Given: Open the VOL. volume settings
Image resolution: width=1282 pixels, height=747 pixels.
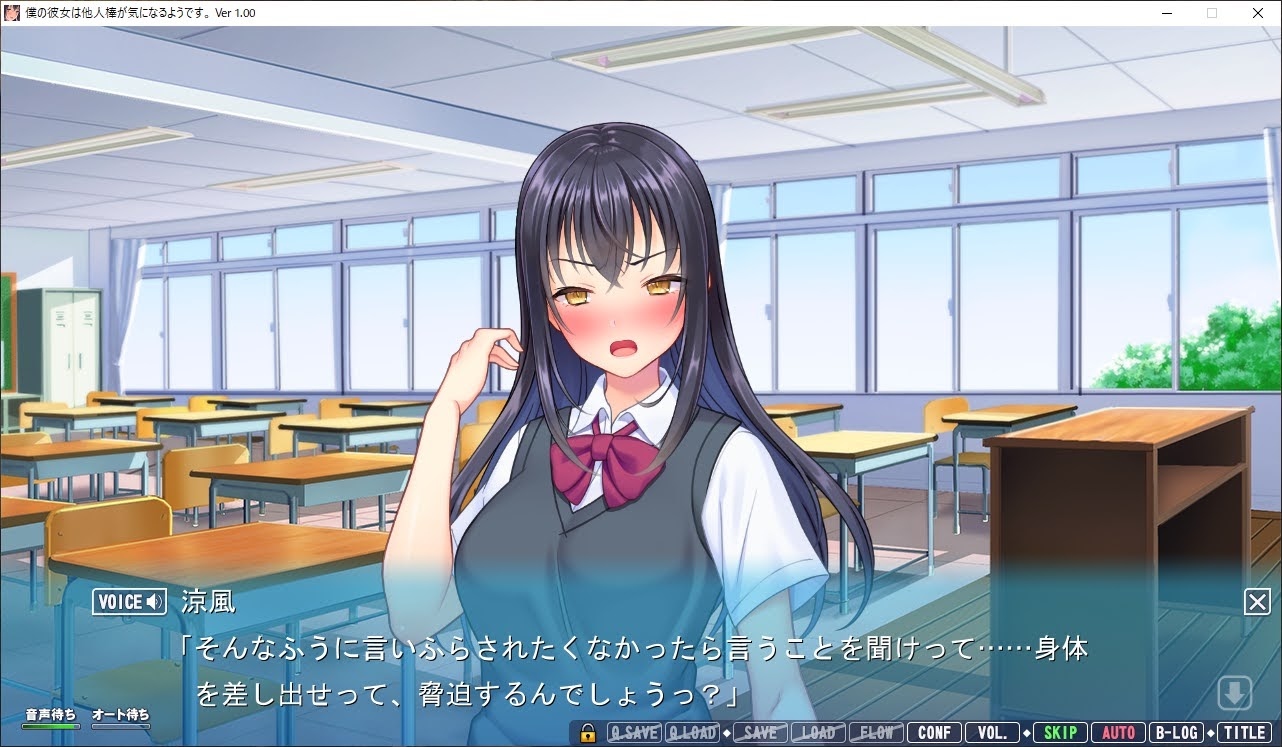Looking at the screenshot, I should pyautogui.click(x=991, y=732).
